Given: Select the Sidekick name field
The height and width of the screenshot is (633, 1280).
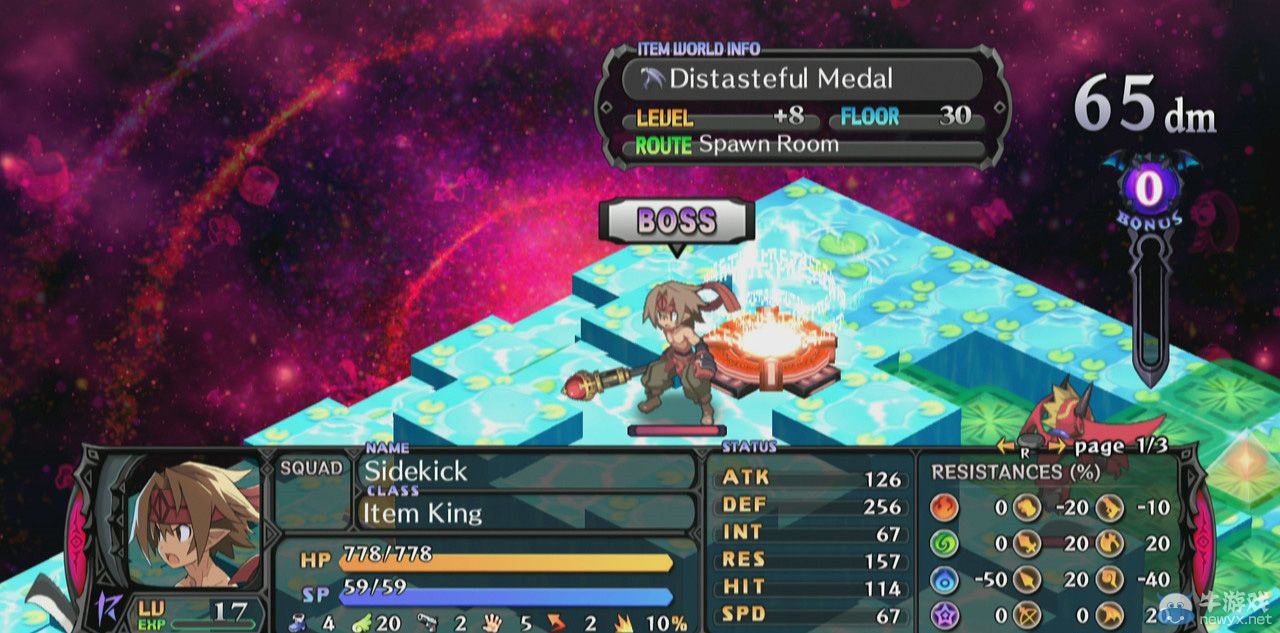Looking at the screenshot, I should [524, 471].
